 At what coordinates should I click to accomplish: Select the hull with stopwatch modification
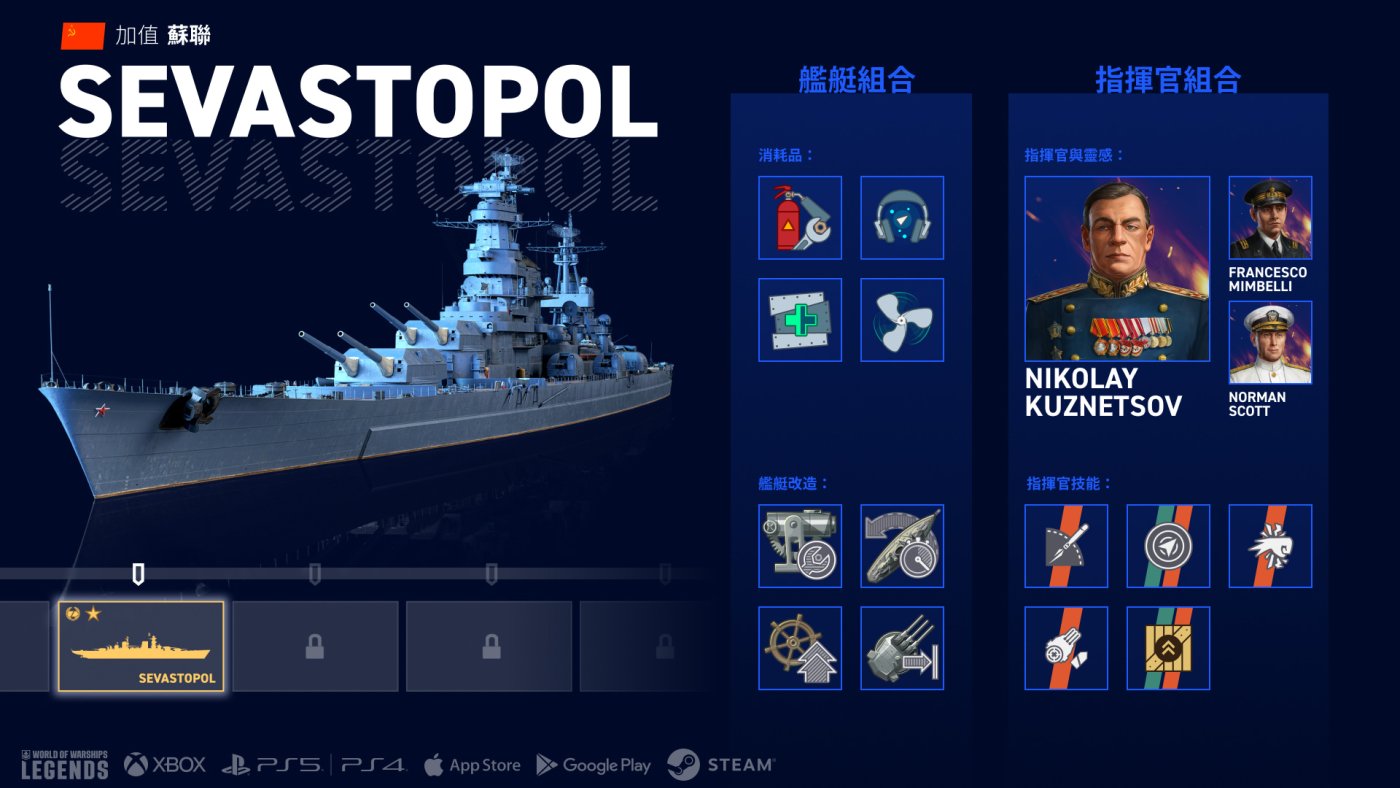tap(902, 546)
